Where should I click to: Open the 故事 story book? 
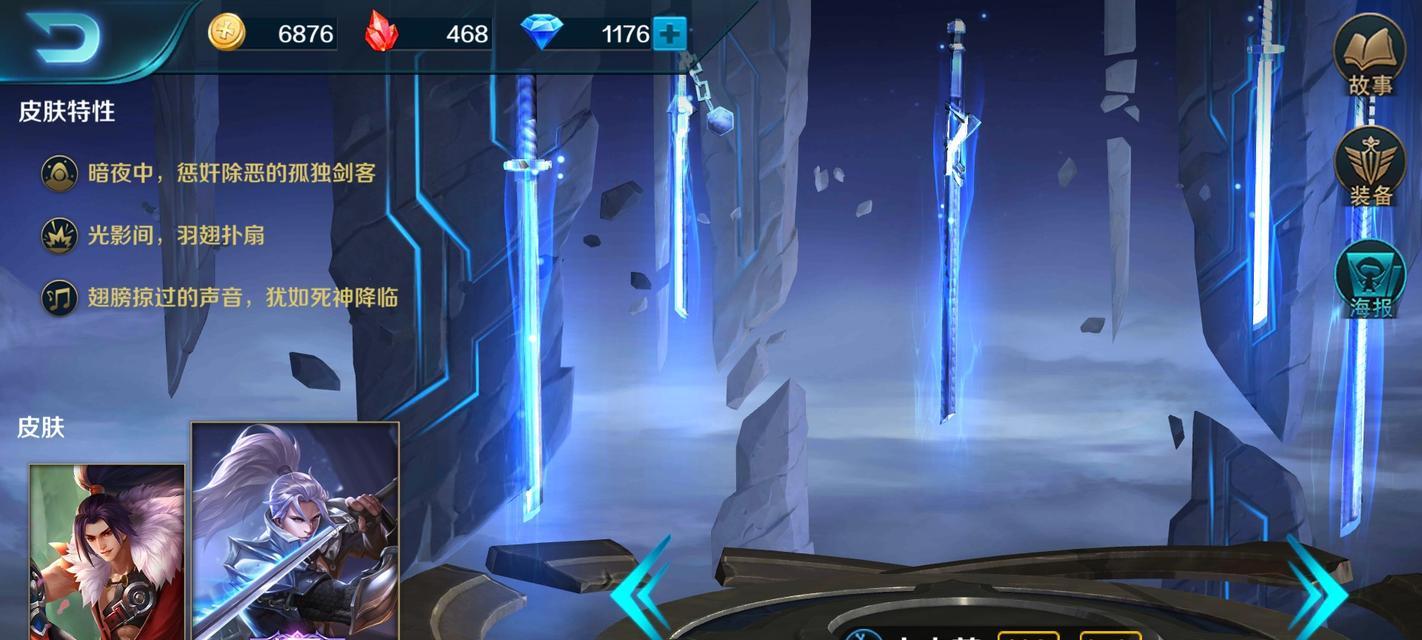click(x=1369, y=56)
